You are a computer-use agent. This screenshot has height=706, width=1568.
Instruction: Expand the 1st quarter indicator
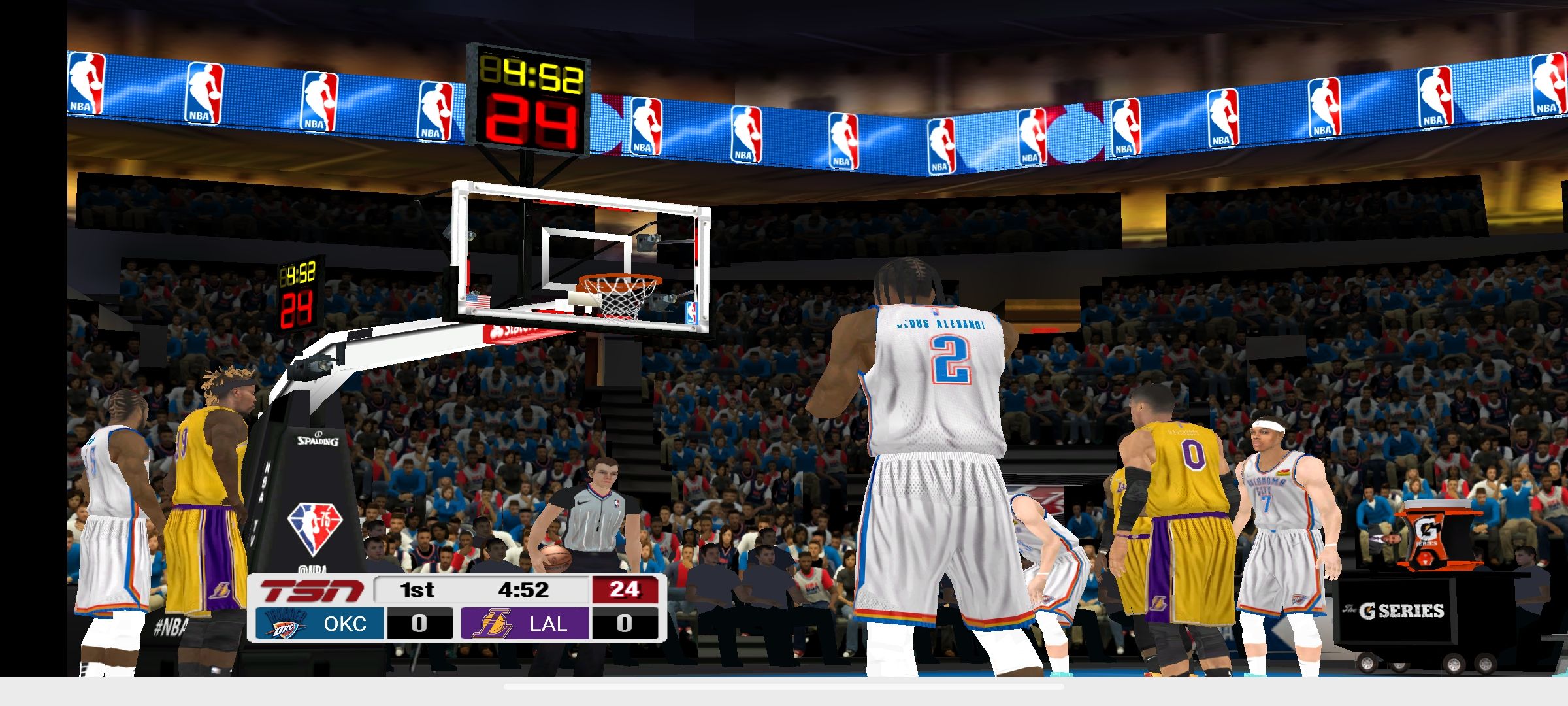416,588
